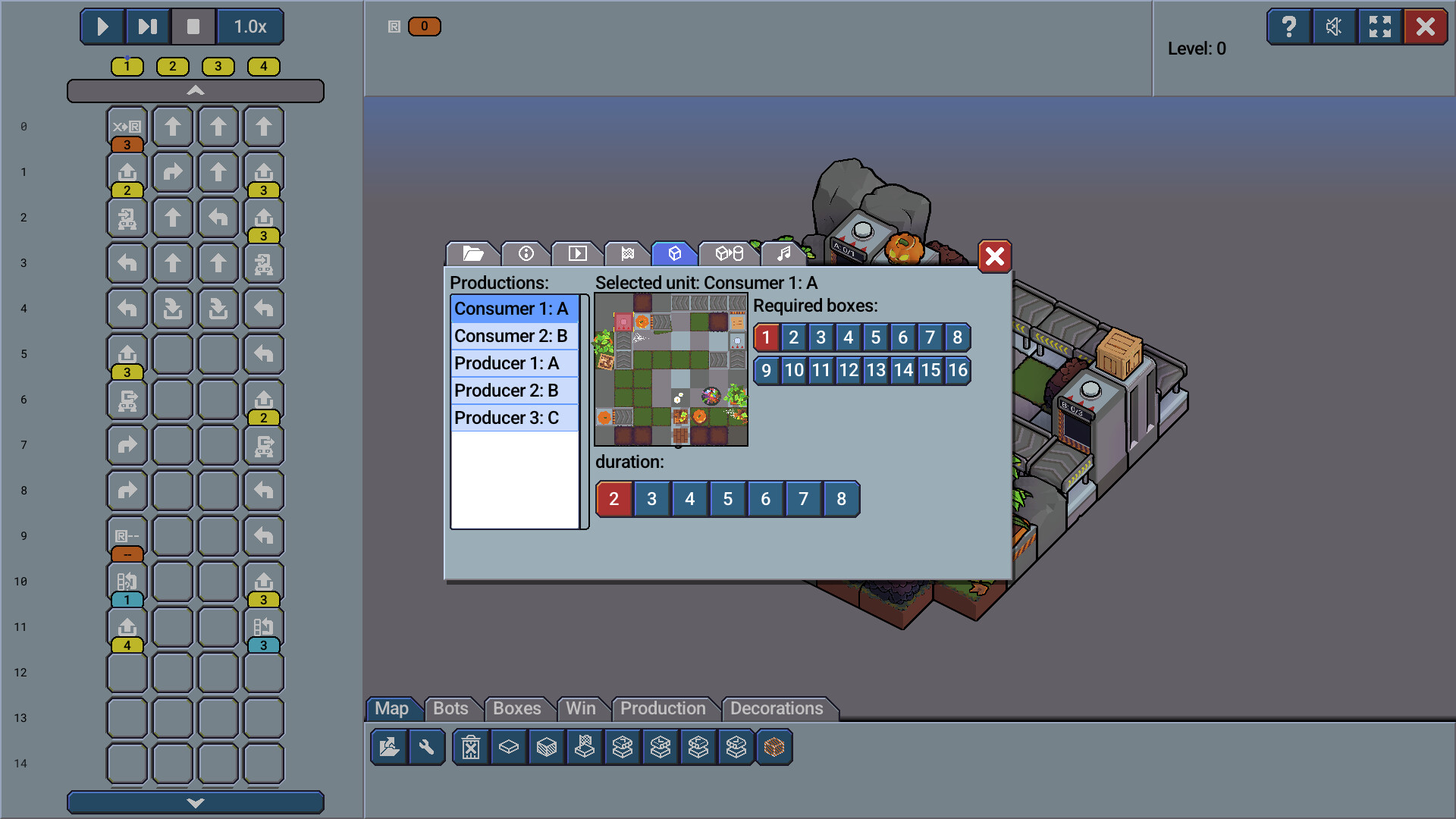Screen dimensions: 1456x819
Task: Switch to the Bots tab
Action: tap(451, 708)
